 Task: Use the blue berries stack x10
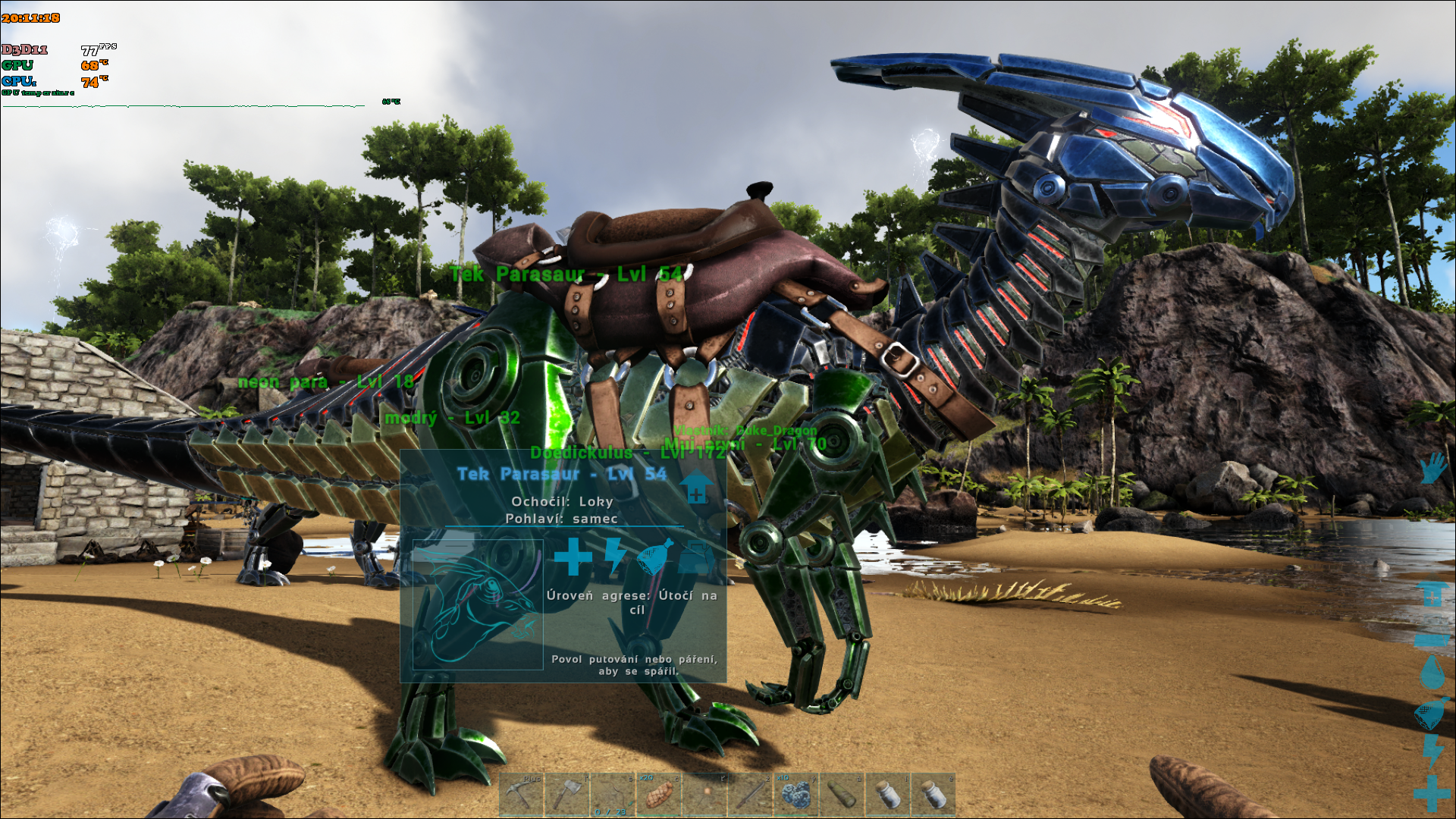click(795, 794)
